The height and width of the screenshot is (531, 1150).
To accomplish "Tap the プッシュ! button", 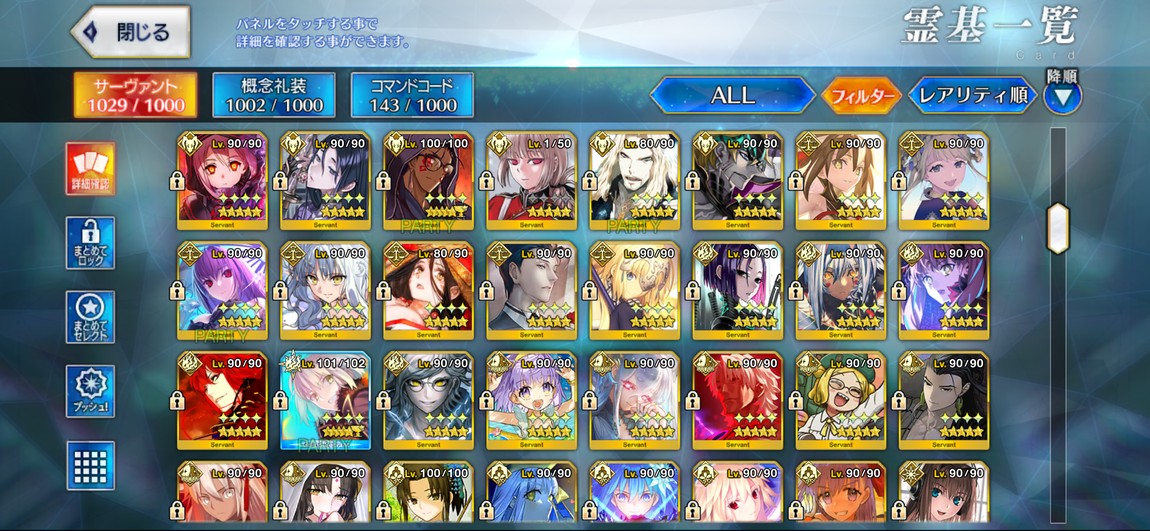I will point(91,392).
